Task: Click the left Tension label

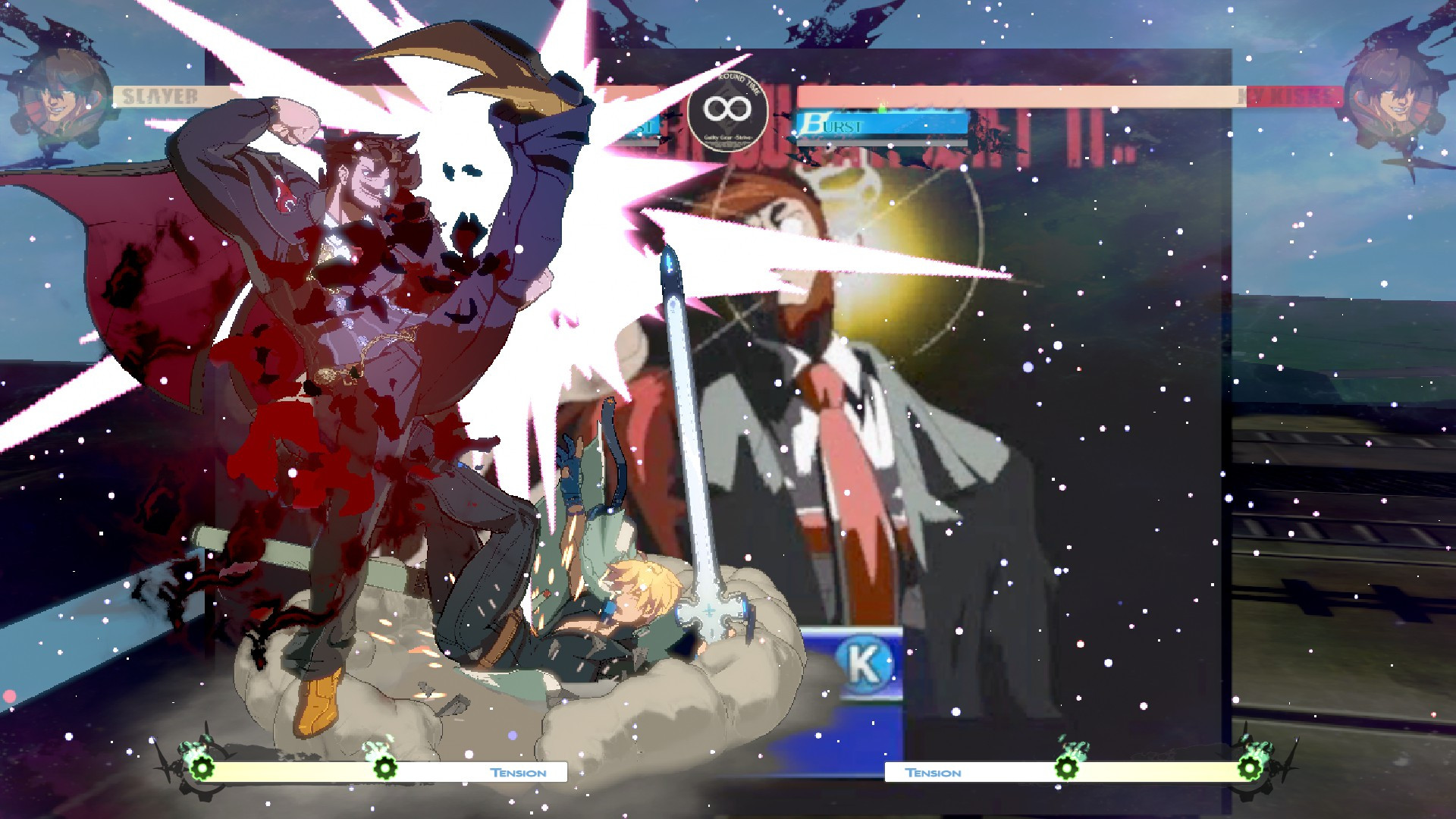Action: click(519, 773)
